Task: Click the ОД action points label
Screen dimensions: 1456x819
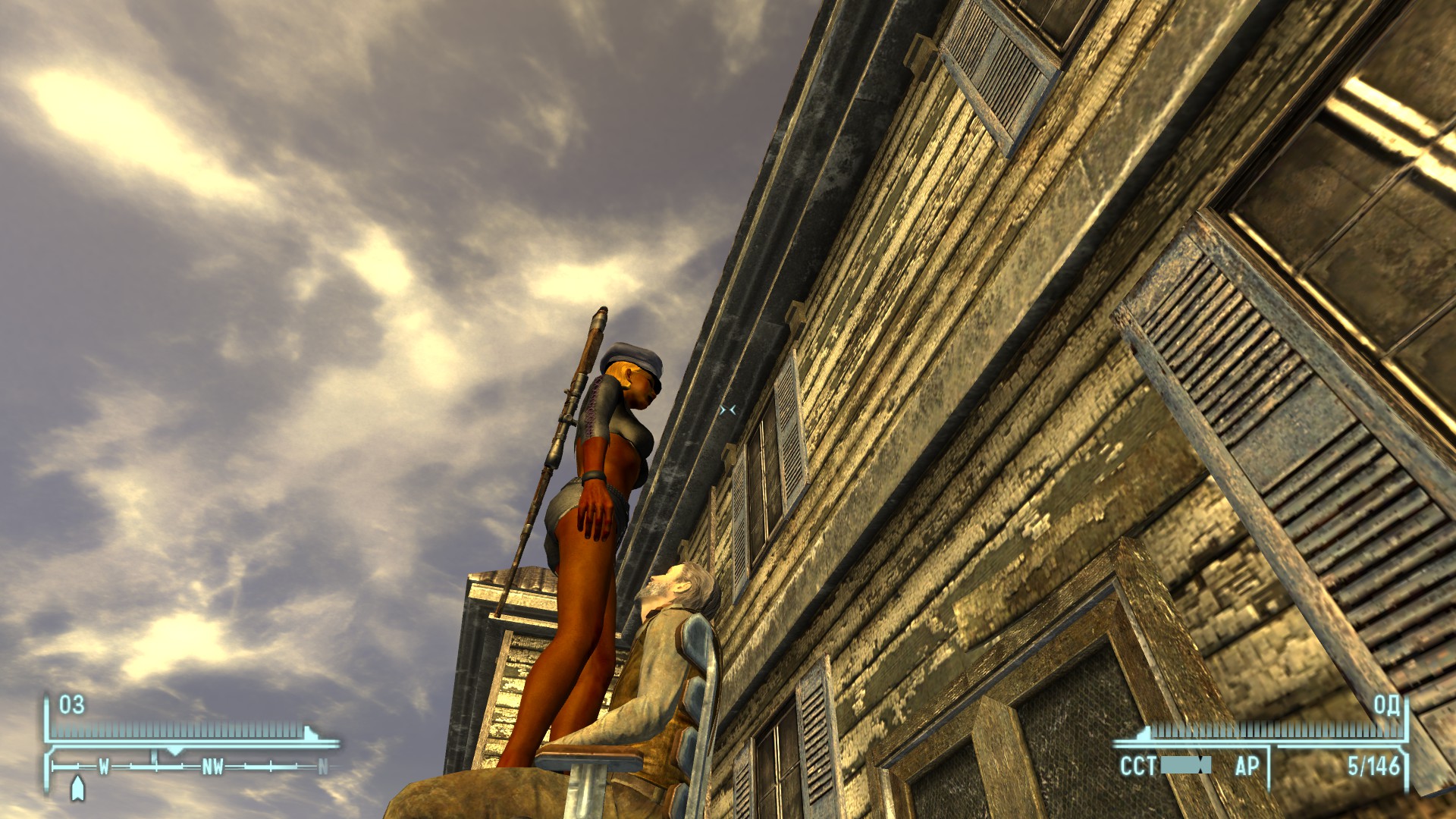Action: coord(1388,707)
